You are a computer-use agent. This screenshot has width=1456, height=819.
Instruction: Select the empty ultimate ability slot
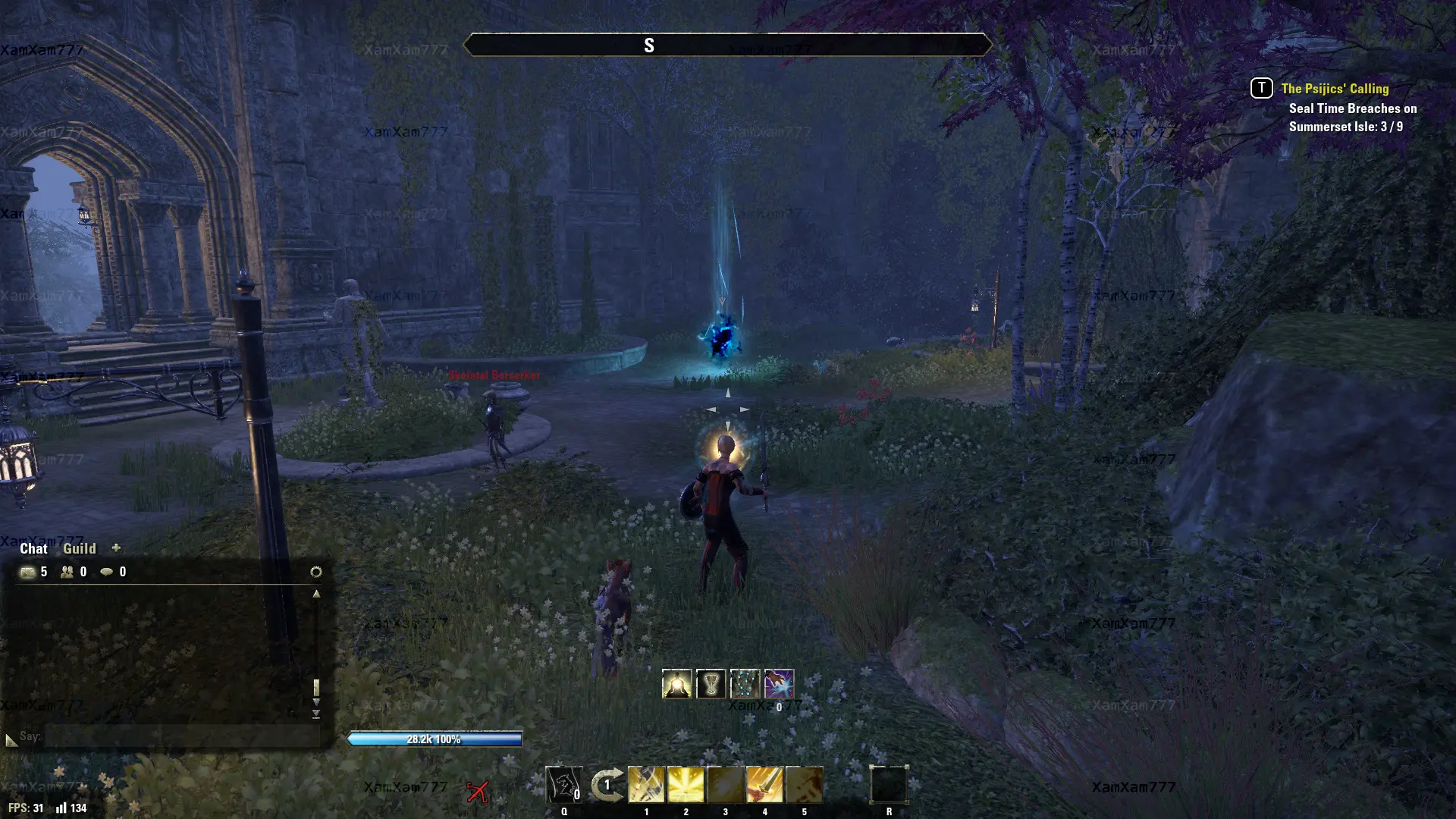(x=889, y=784)
